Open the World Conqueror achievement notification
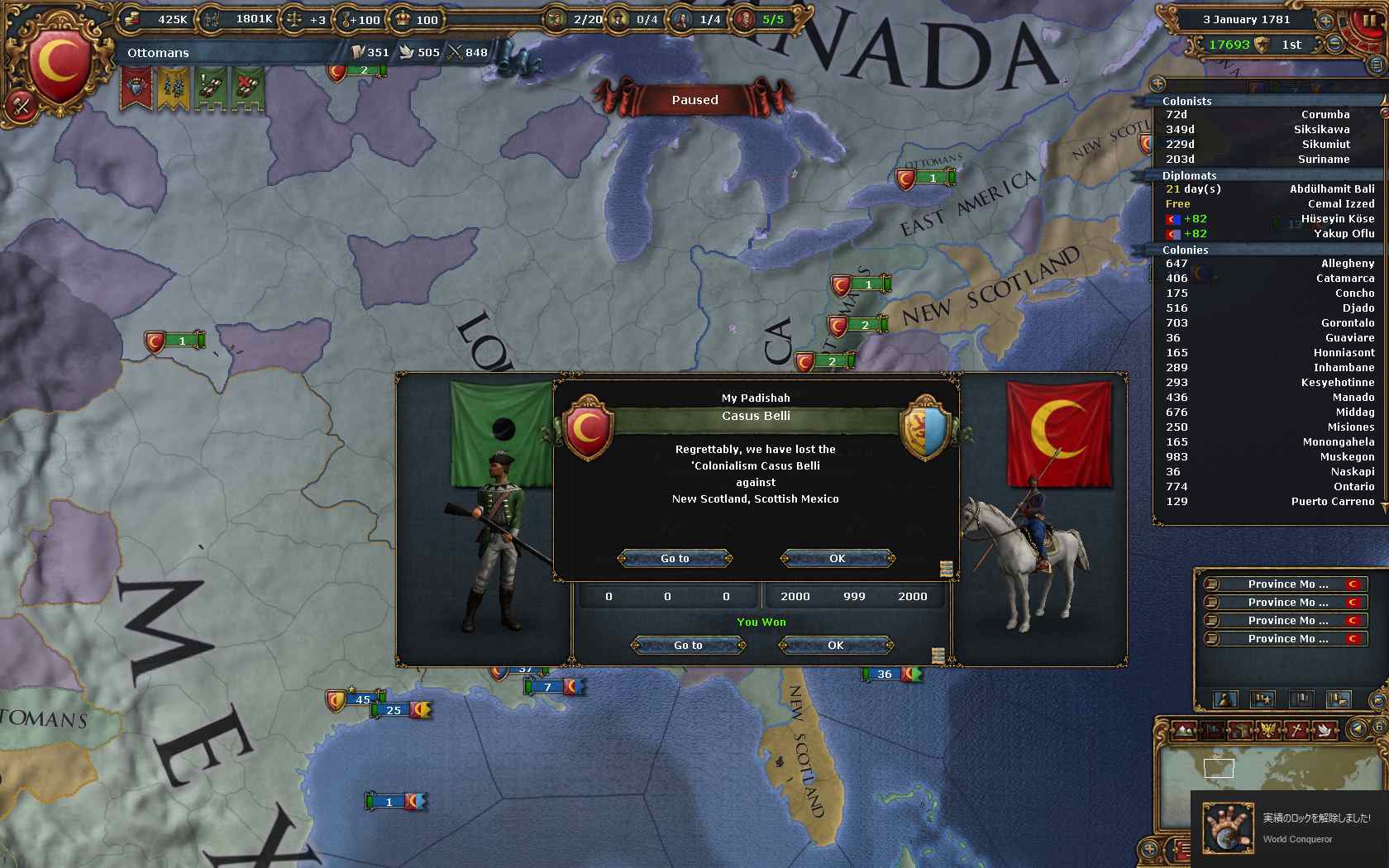The image size is (1389, 868). point(1290,828)
